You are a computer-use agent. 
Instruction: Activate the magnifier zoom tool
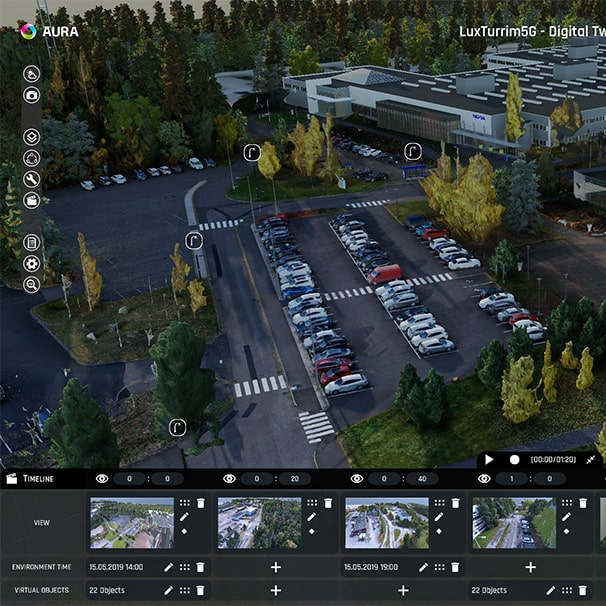[x=32, y=284]
